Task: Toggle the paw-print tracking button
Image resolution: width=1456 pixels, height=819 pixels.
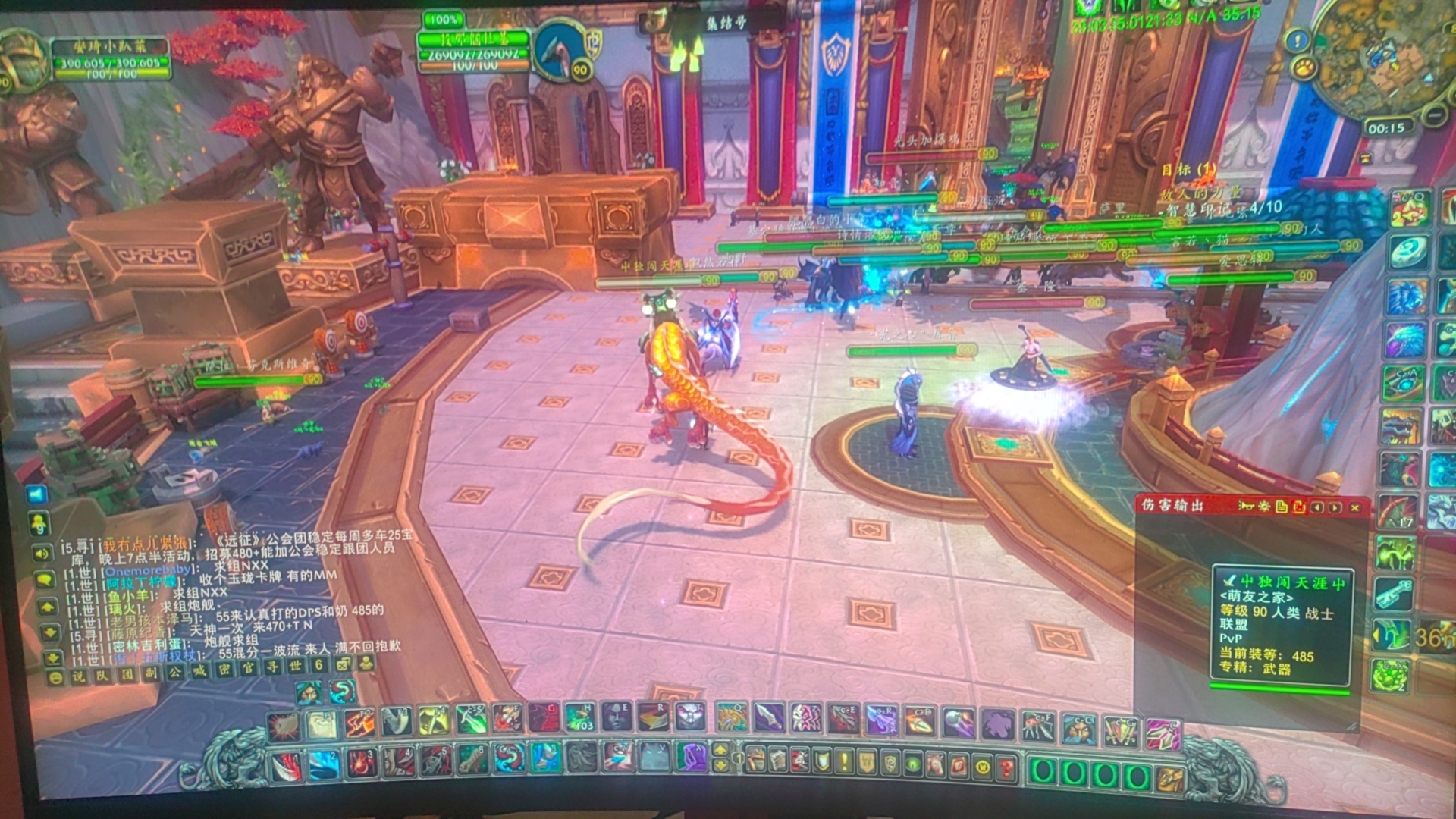Action: 1304,68
